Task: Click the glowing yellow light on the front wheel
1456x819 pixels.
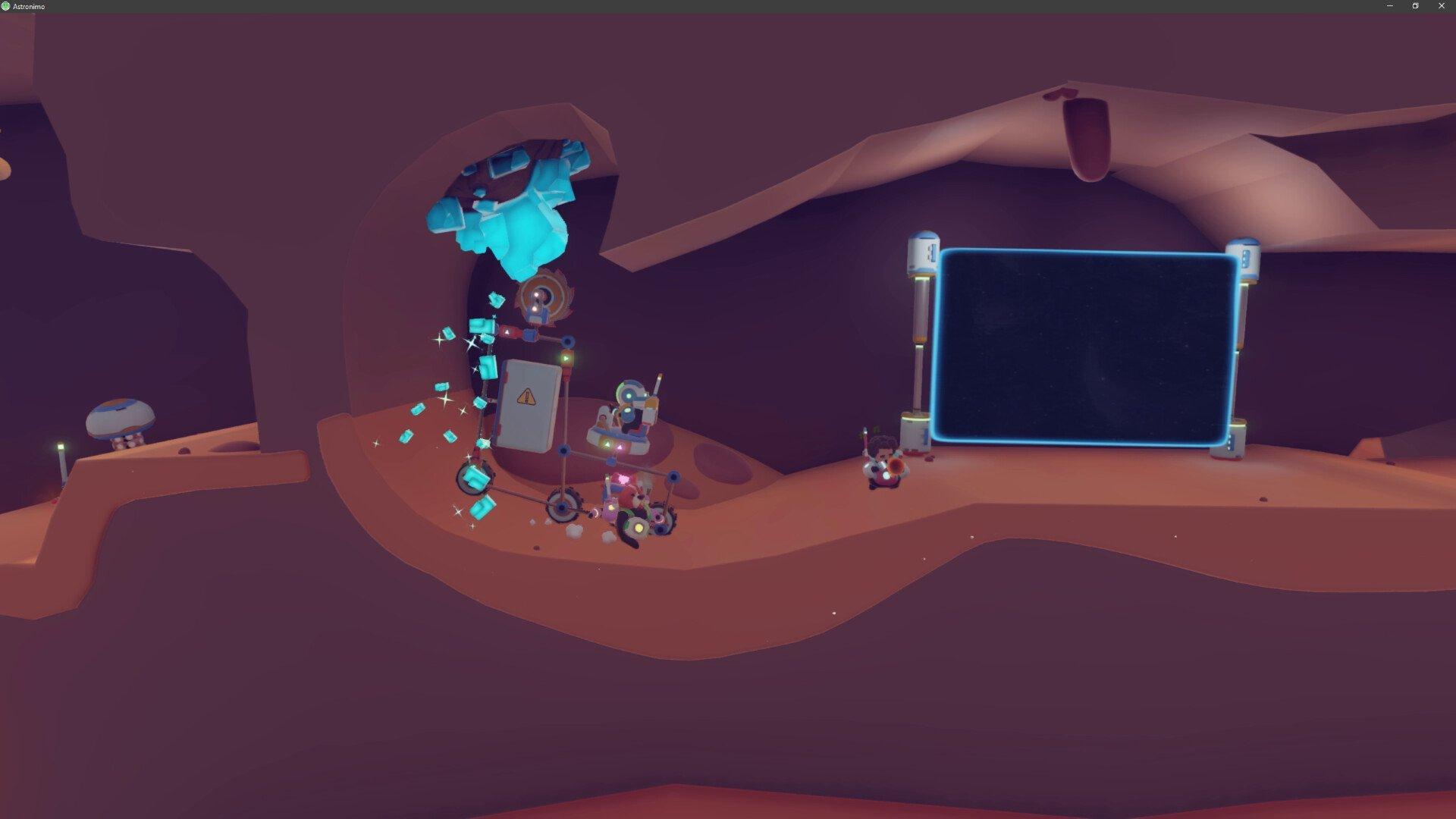Action: [638, 526]
